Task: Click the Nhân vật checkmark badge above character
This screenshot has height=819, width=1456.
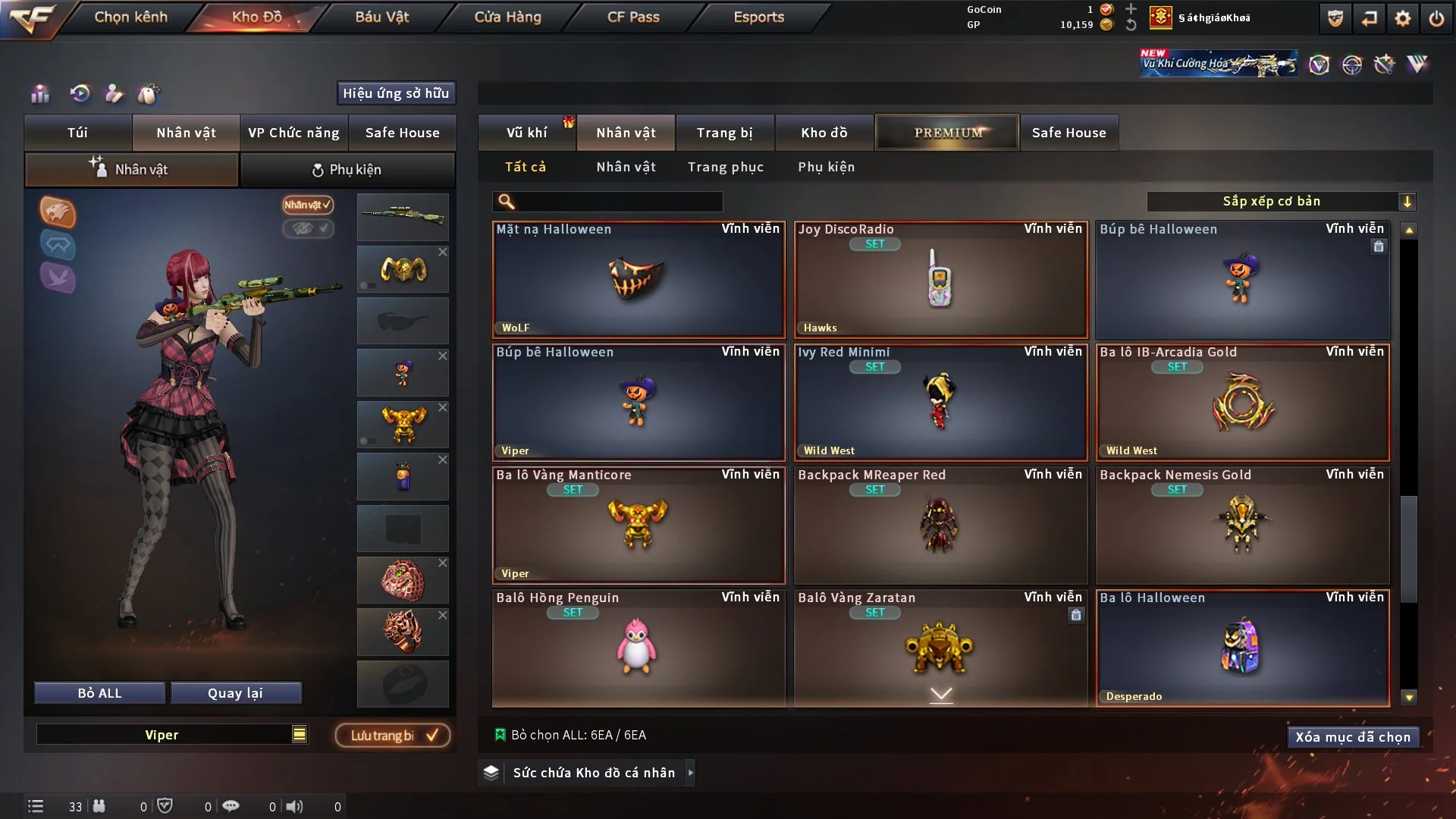Action: pyautogui.click(x=307, y=206)
